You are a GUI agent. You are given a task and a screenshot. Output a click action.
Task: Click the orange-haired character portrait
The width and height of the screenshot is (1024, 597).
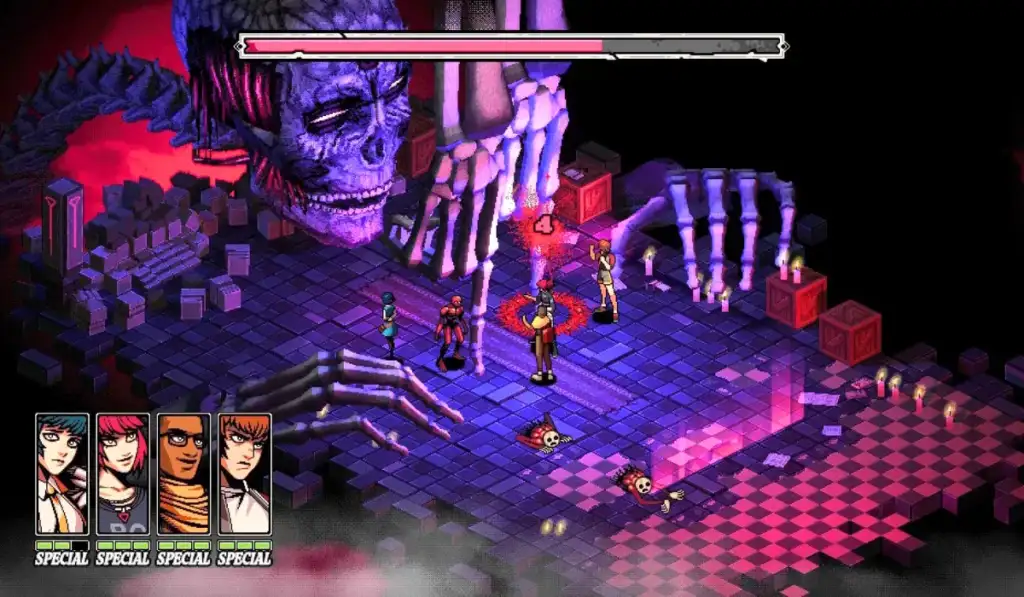click(245, 474)
